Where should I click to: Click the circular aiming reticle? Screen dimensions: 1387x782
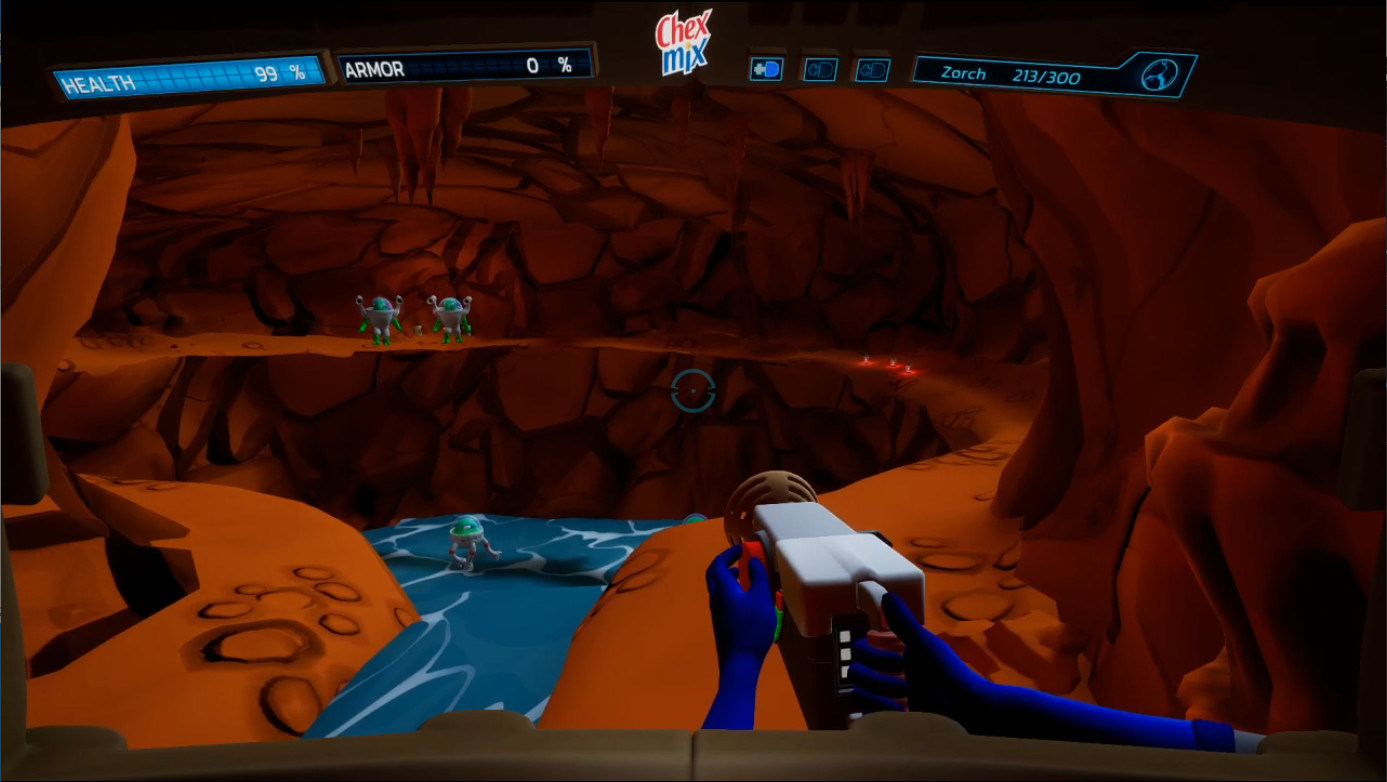pos(694,392)
